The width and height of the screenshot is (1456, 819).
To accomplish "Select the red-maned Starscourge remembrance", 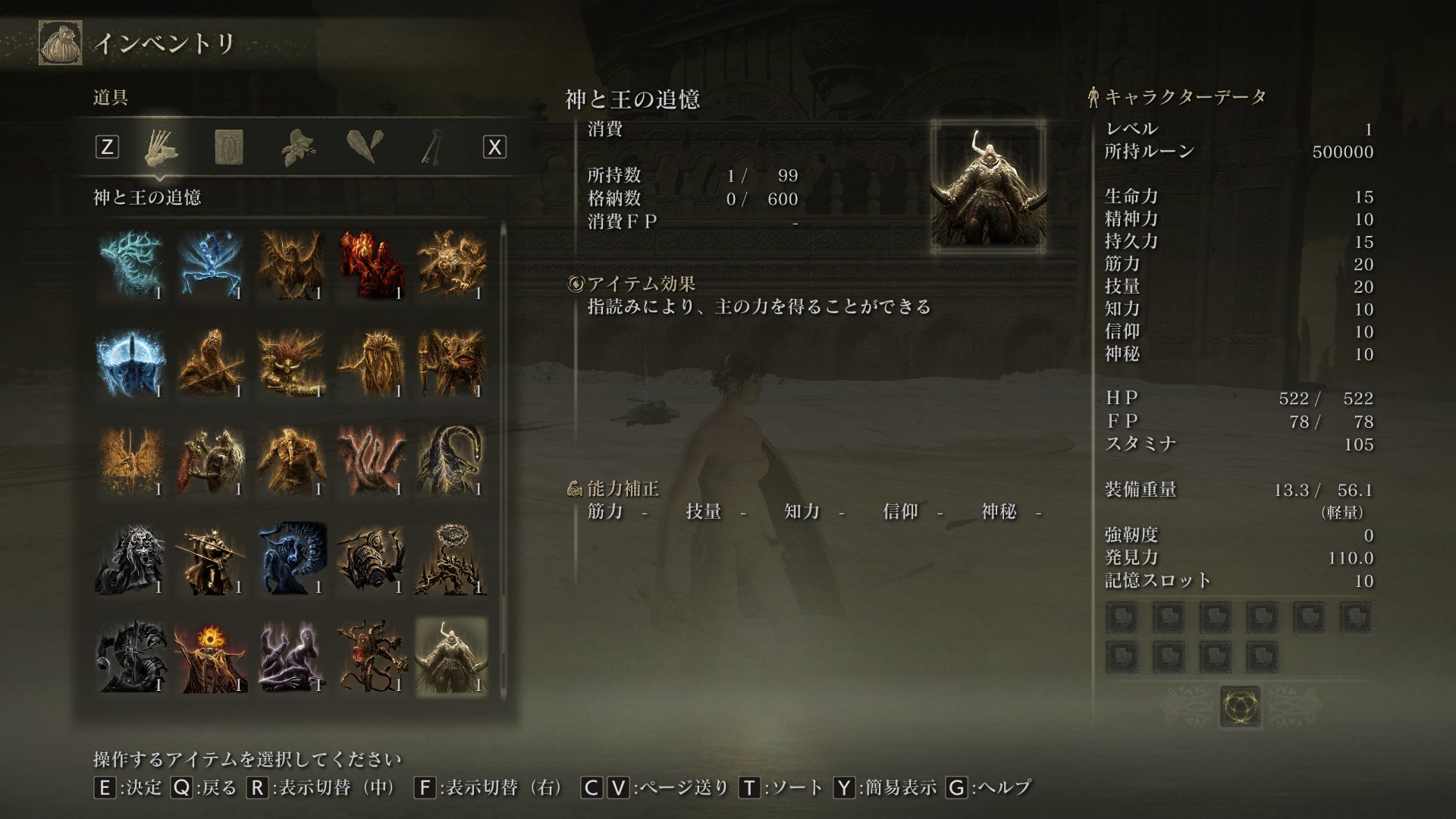I will pos(291,363).
